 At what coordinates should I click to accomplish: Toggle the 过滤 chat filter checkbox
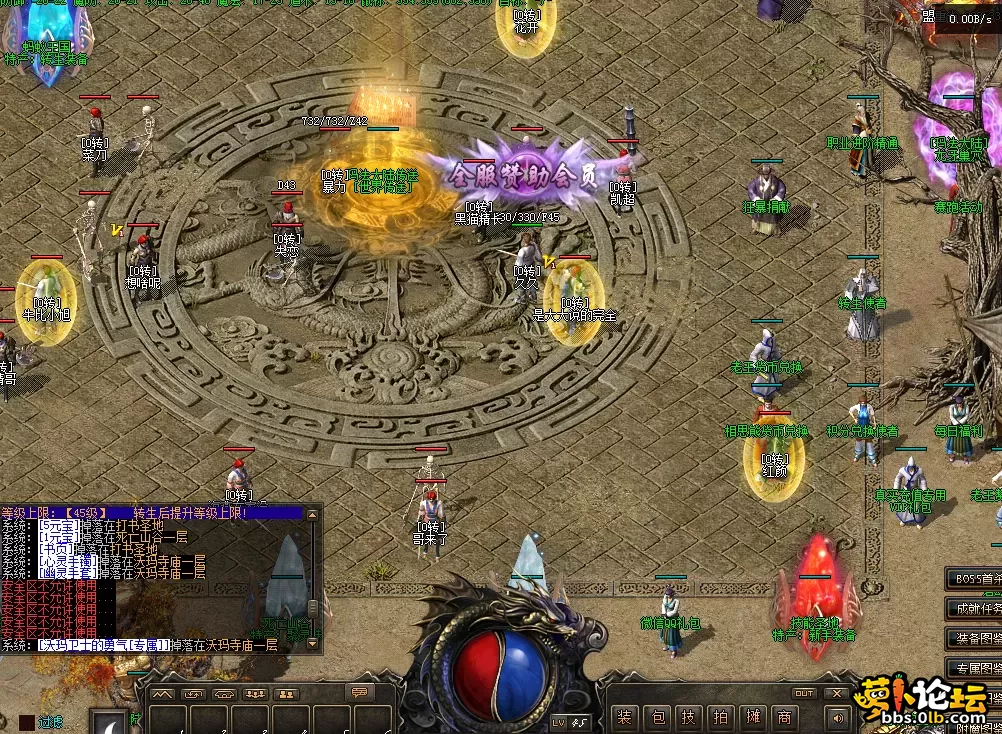pyautogui.click(x=27, y=720)
